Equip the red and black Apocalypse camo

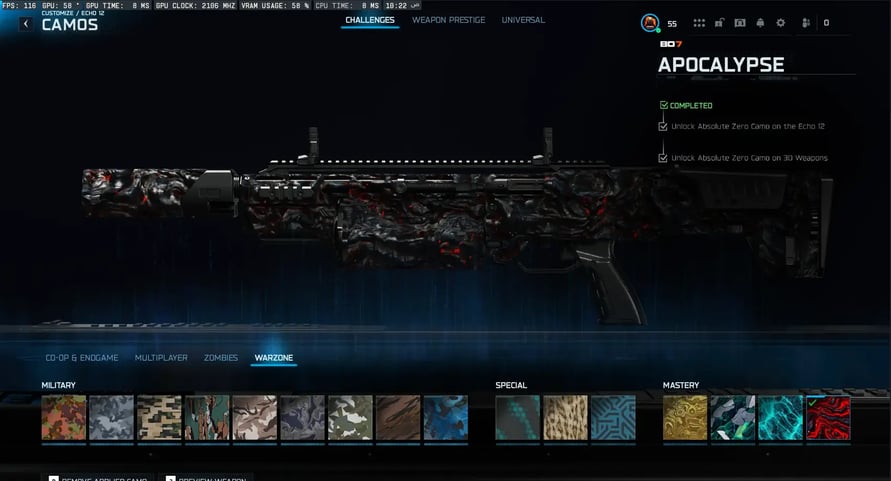coord(828,417)
